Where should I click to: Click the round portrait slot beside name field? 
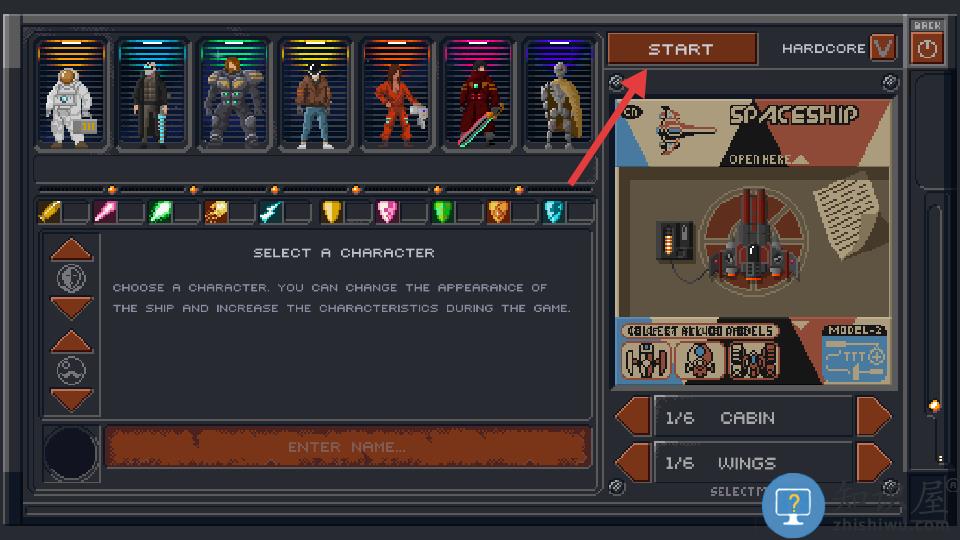[x=71, y=453]
